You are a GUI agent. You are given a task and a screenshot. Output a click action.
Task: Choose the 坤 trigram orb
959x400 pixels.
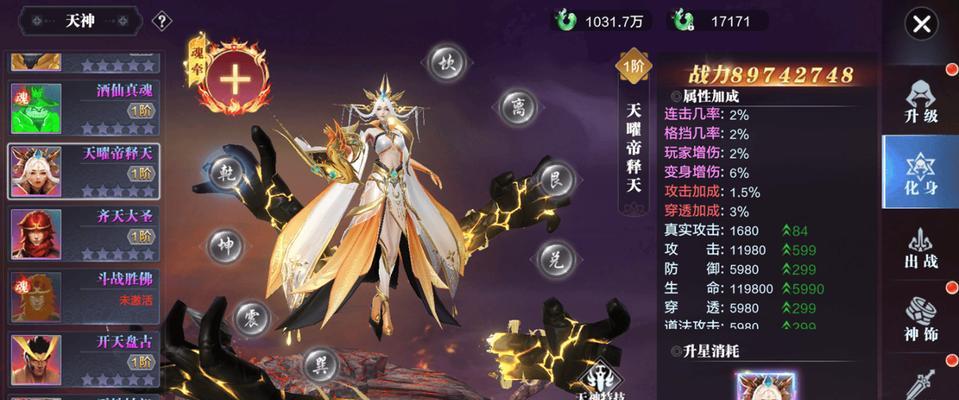tap(225, 244)
